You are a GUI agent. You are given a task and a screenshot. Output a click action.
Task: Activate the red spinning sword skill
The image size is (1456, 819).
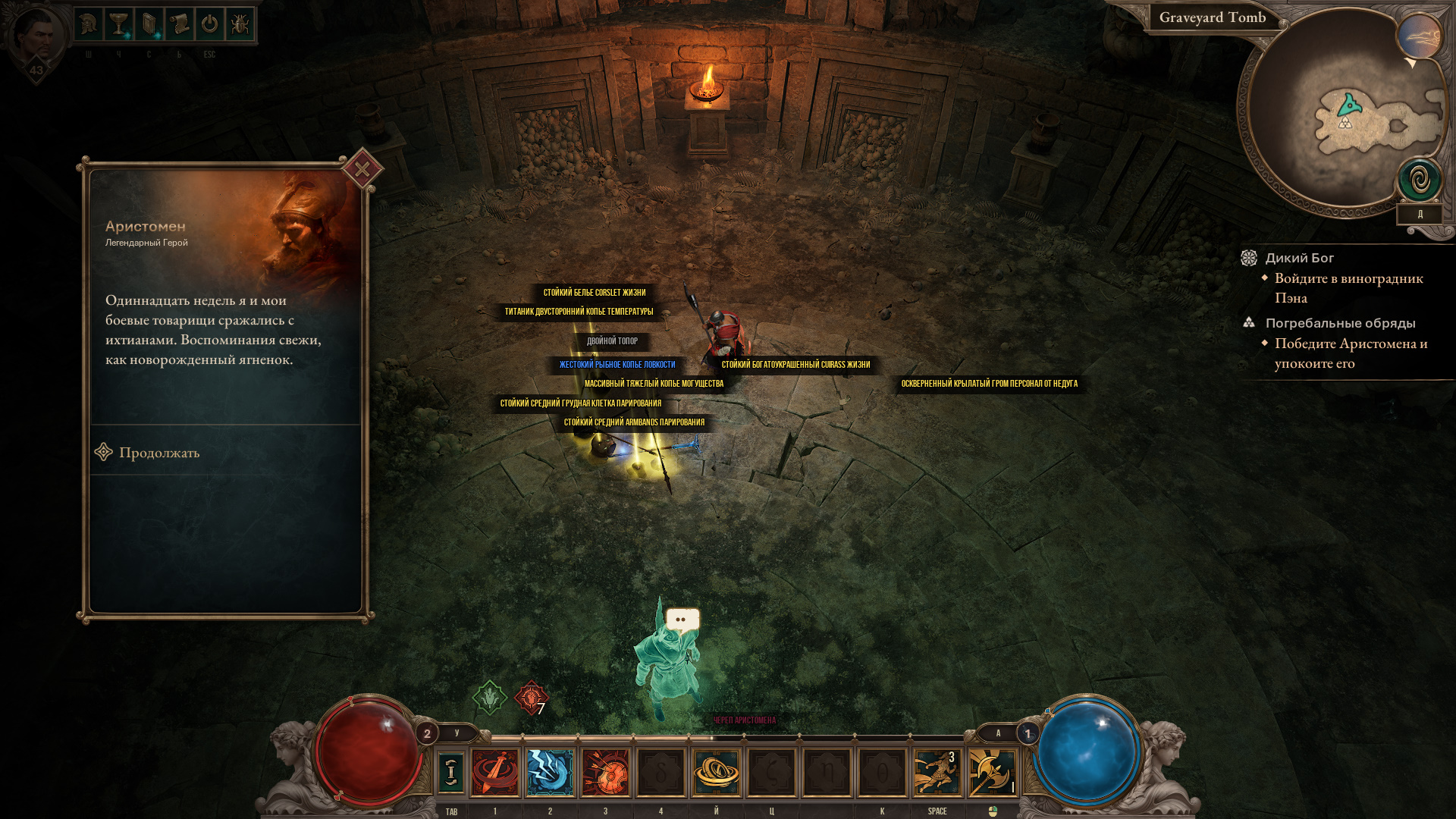click(x=495, y=772)
